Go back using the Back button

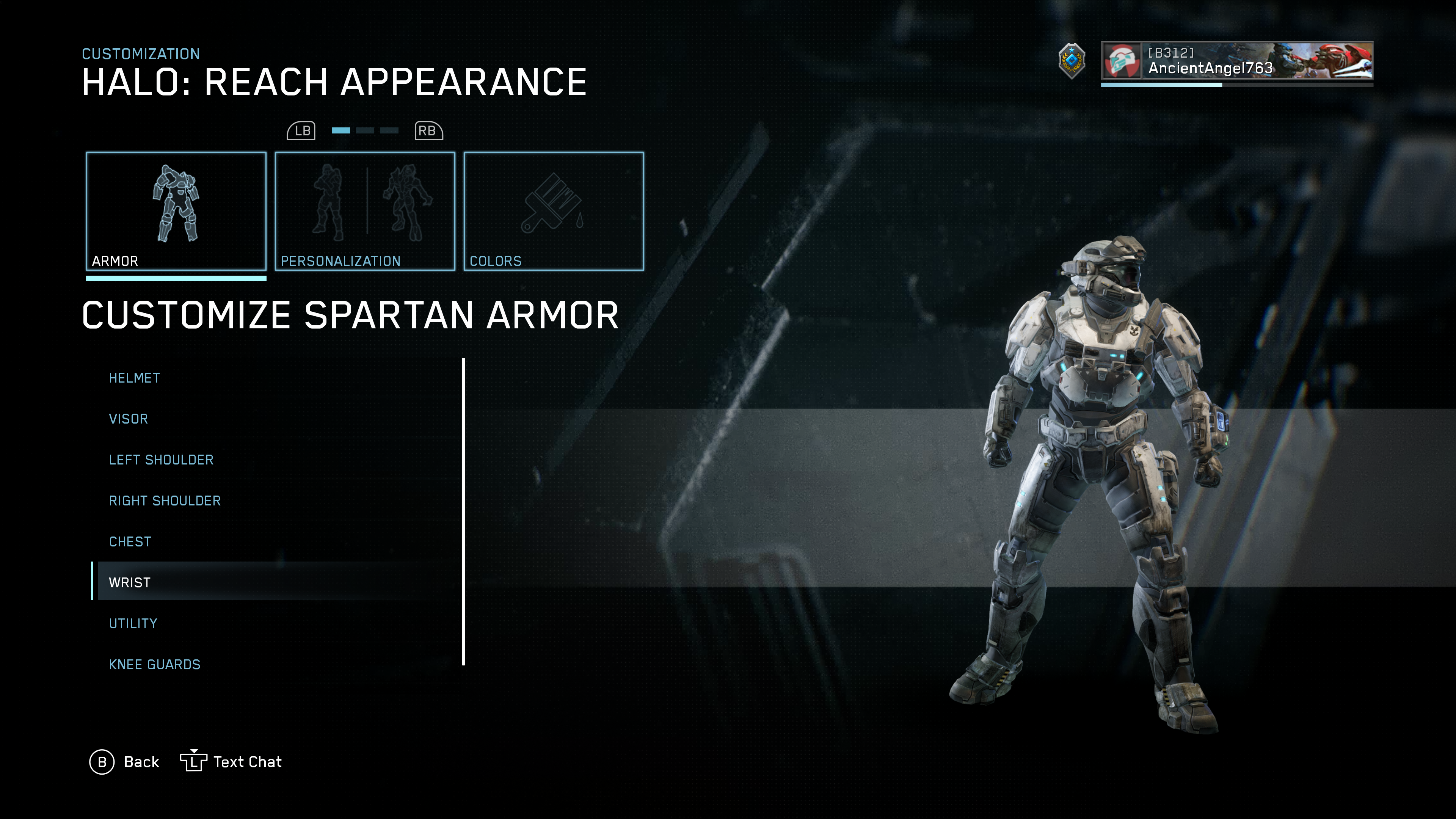tap(125, 762)
